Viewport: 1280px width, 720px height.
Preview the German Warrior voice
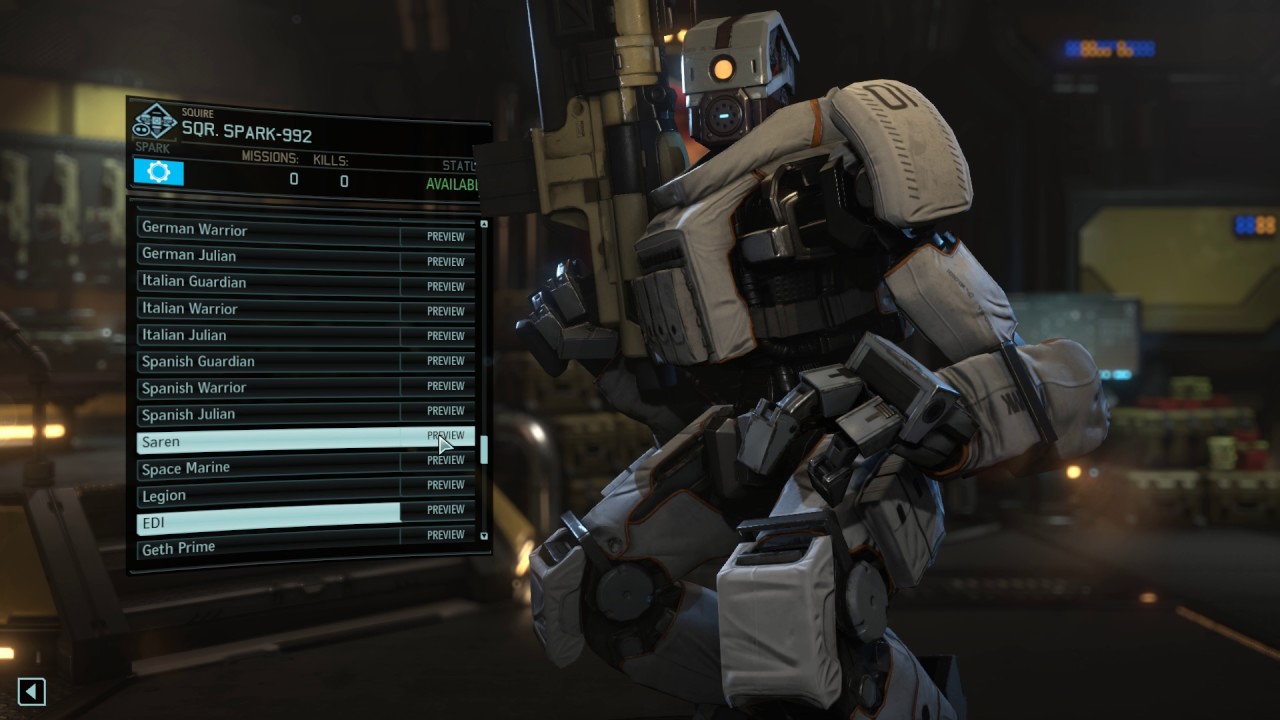click(x=445, y=237)
